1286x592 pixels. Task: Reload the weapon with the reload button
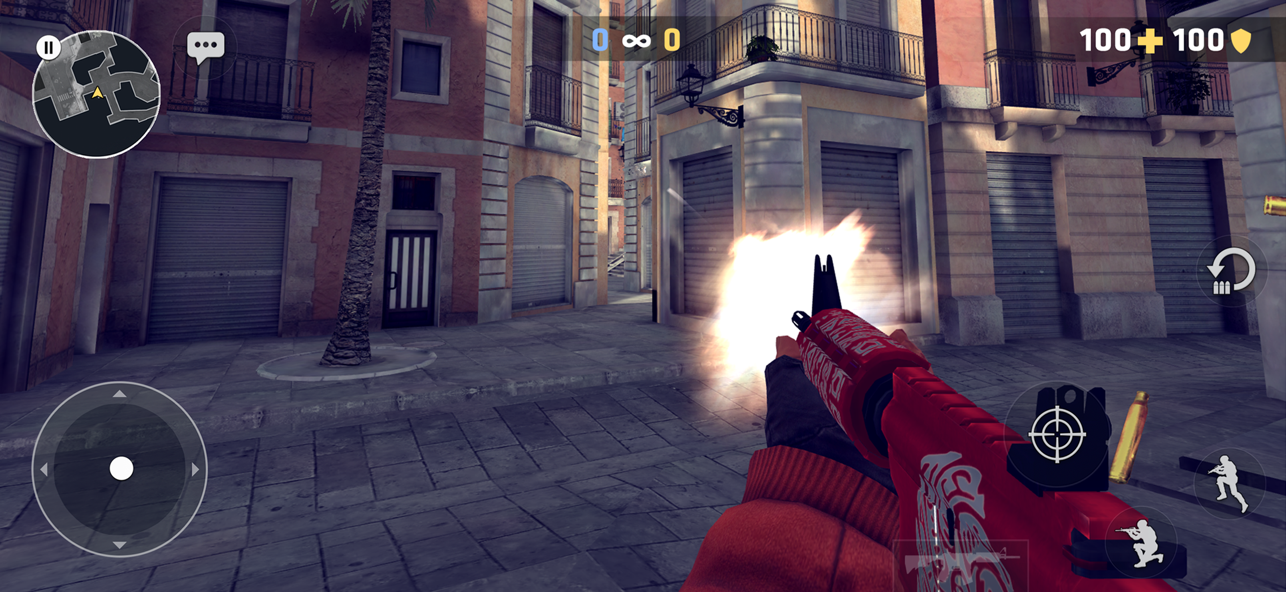1231,272
